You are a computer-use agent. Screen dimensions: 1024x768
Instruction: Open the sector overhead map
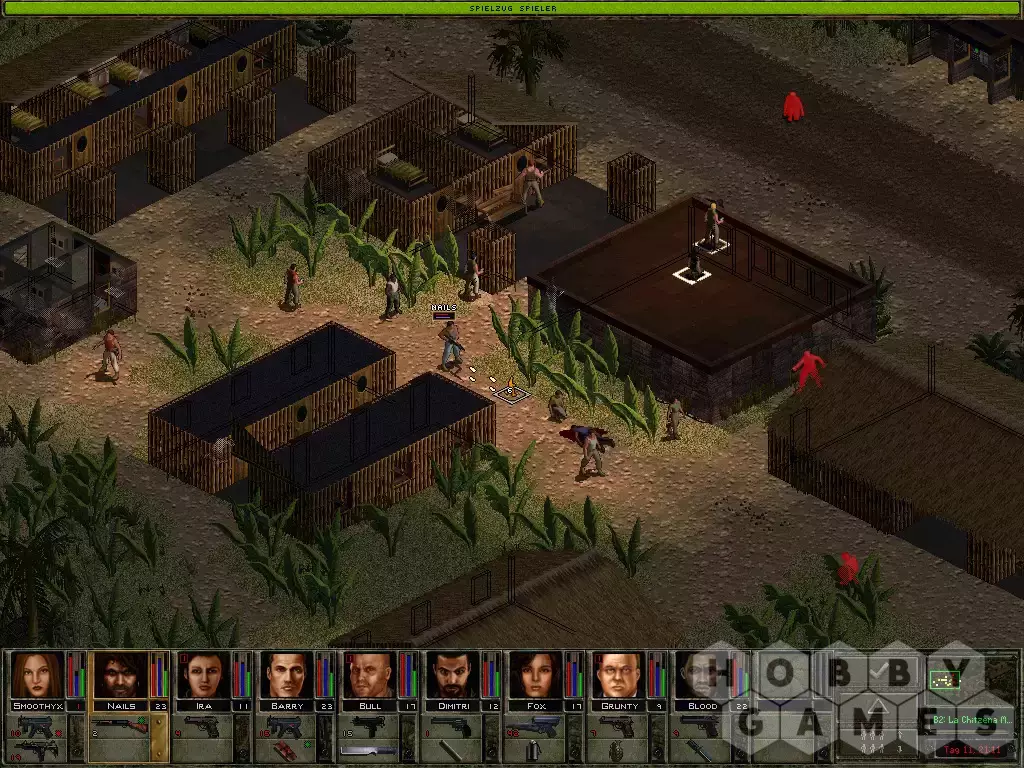pyautogui.click(x=944, y=679)
